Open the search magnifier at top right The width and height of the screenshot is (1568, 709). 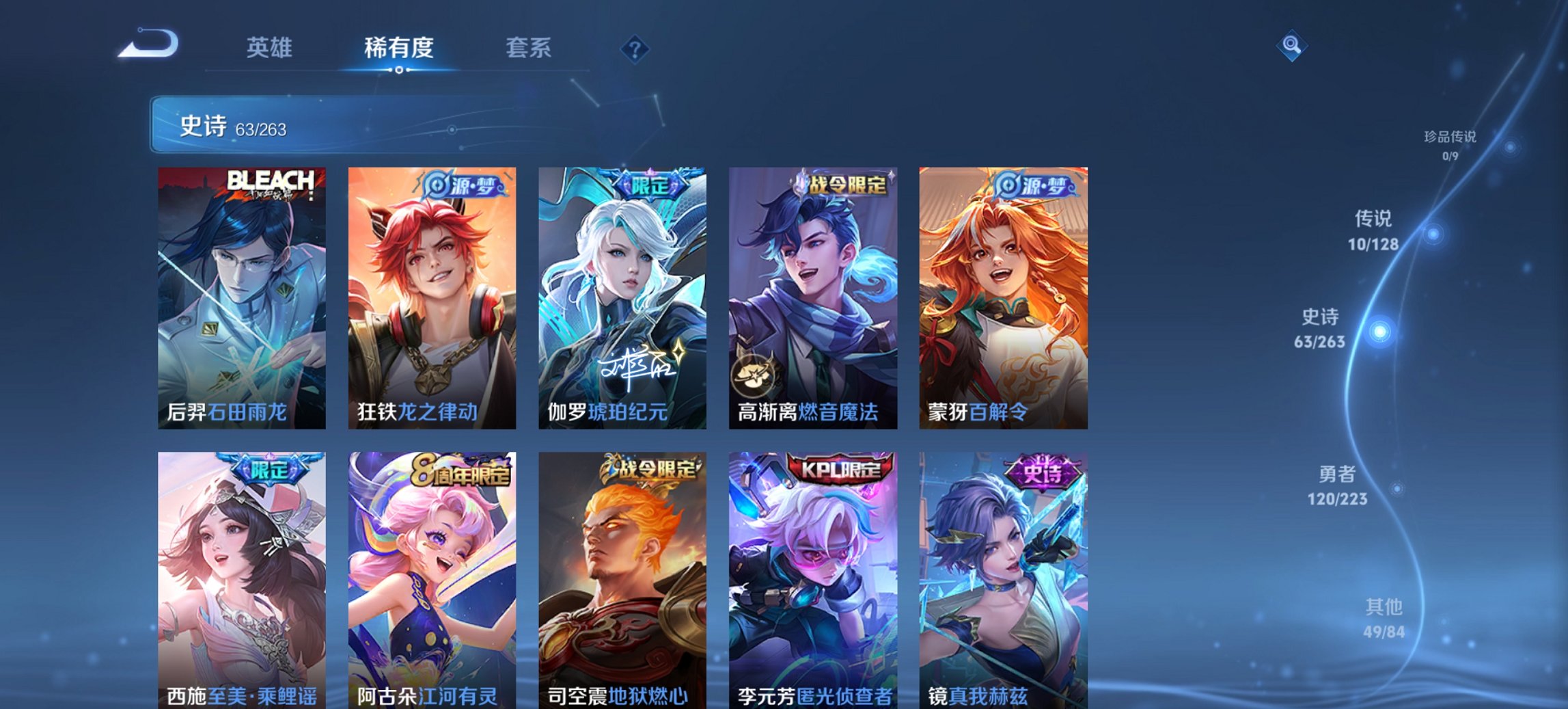[x=1292, y=44]
